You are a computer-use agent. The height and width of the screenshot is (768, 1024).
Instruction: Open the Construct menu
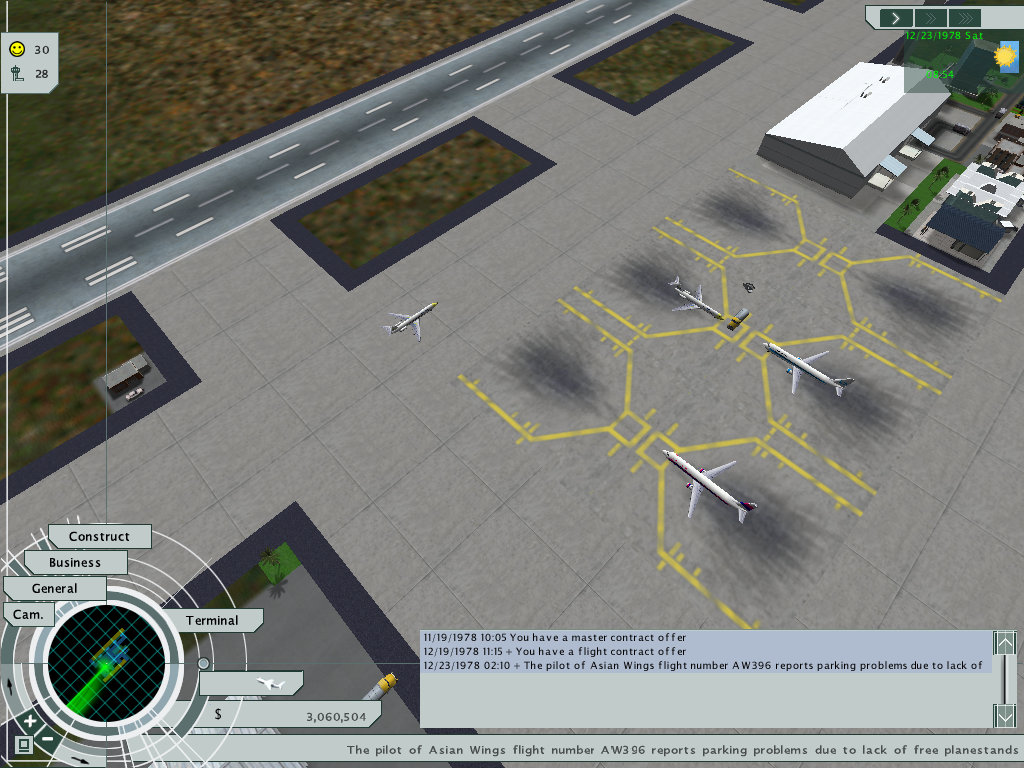point(99,537)
